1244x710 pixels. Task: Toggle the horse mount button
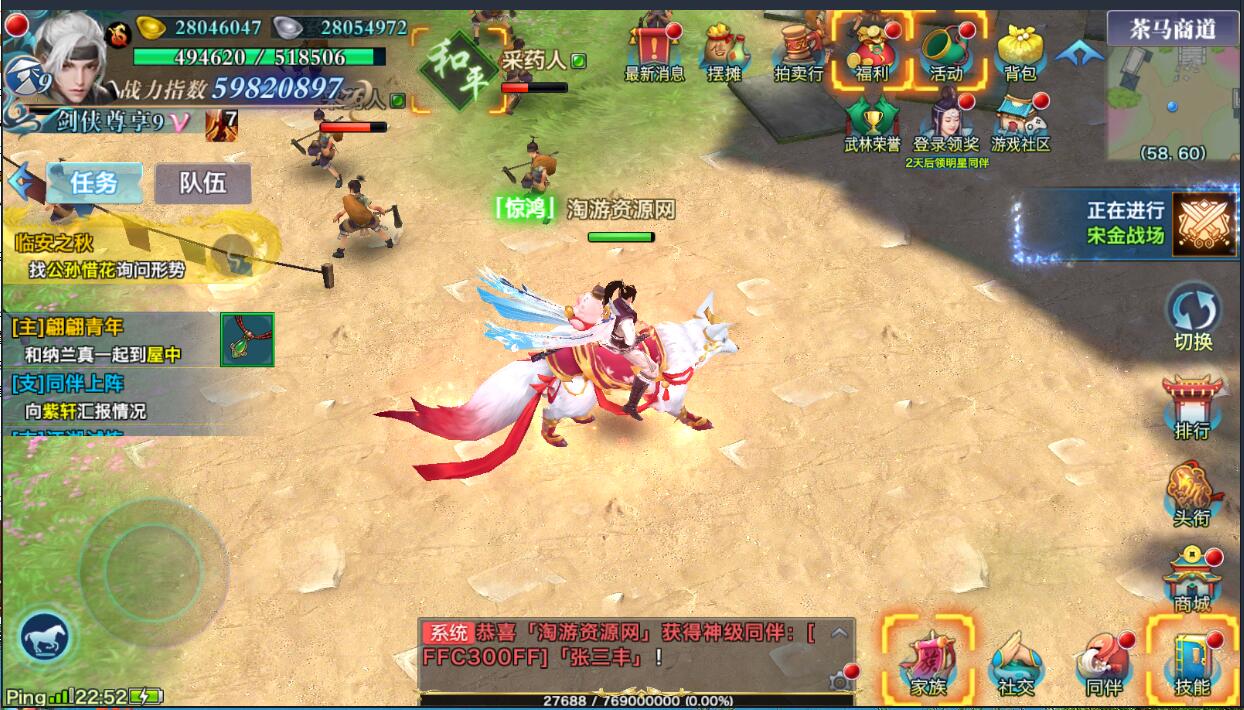44,636
